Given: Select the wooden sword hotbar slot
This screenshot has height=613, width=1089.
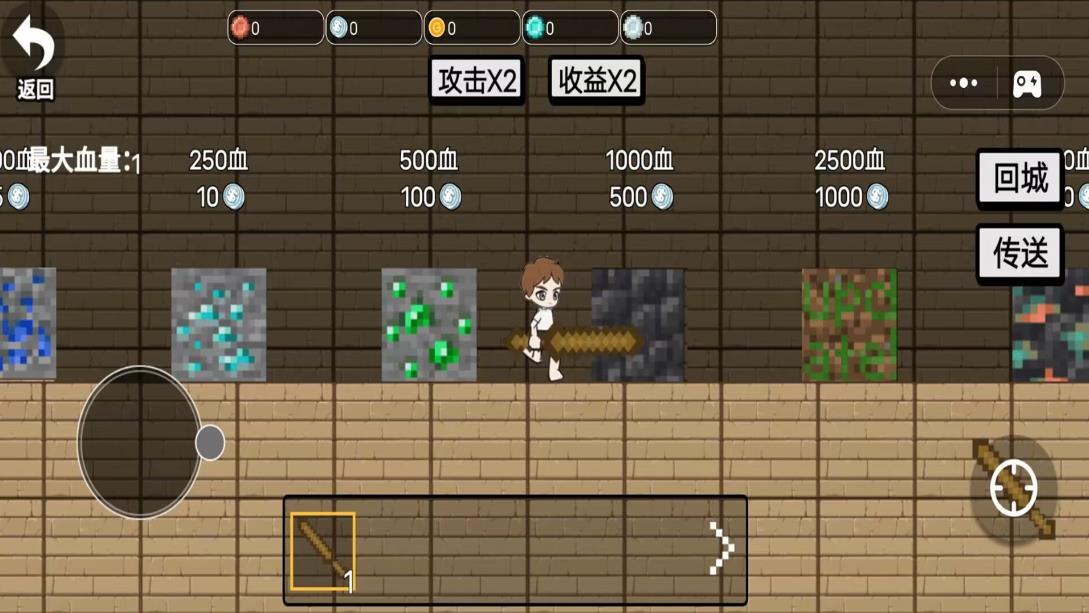Looking at the screenshot, I should 323,551.
